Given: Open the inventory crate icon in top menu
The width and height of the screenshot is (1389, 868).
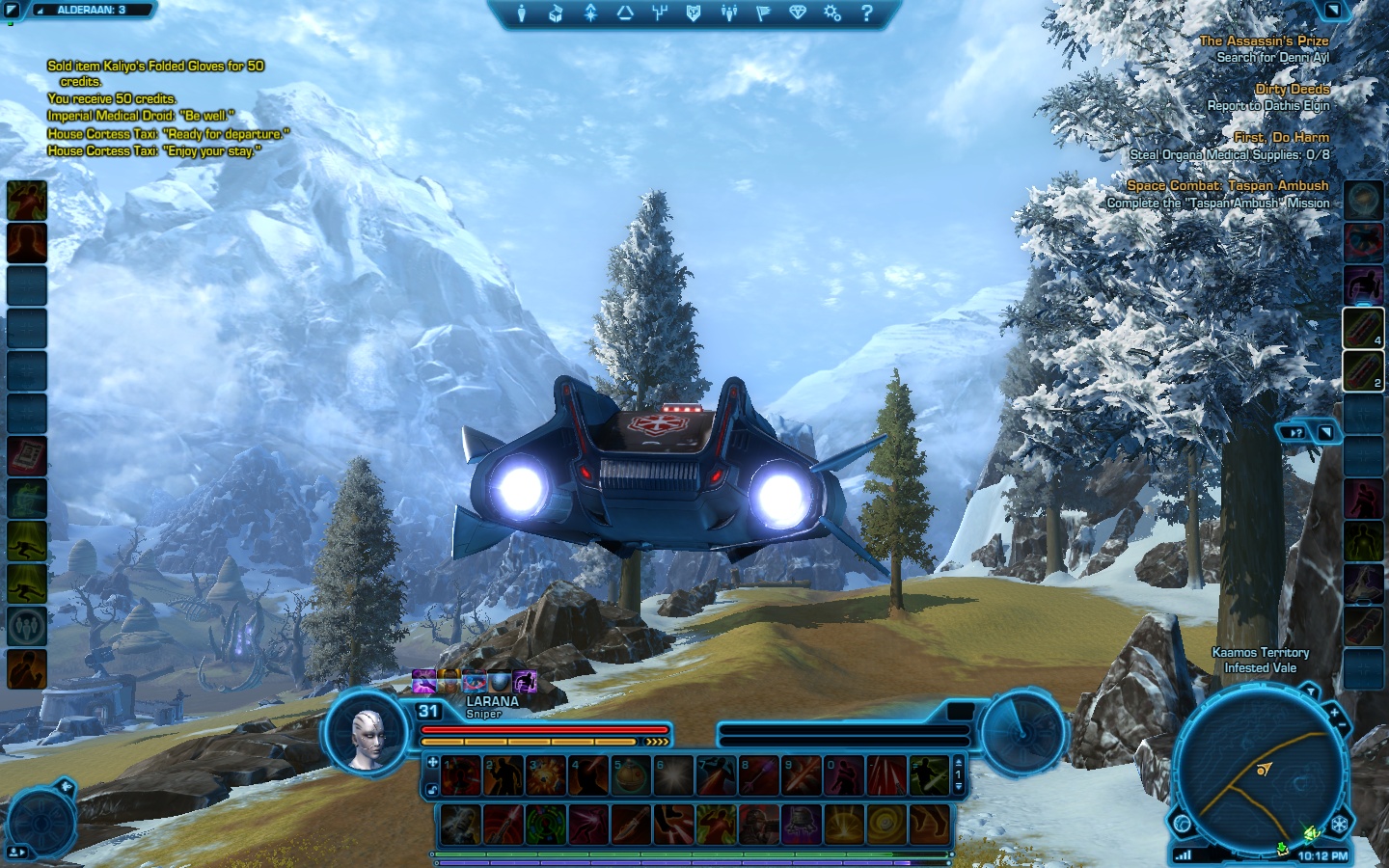Looking at the screenshot, I should [x=557, y=14].
